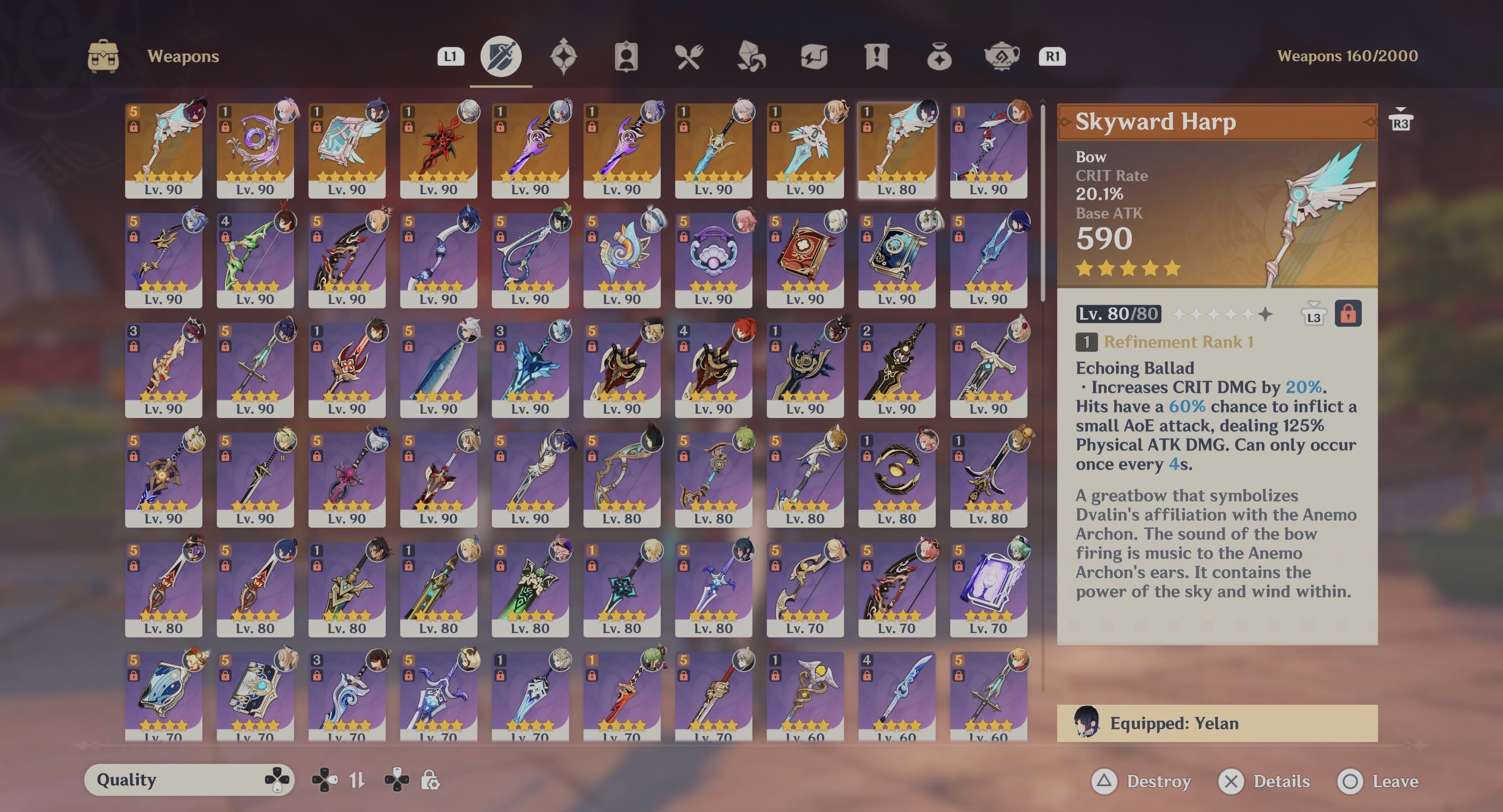The image size is (1503, 812).
Task: Select the green bow weapon thumbnail
Action: click(x=255, y=257)
